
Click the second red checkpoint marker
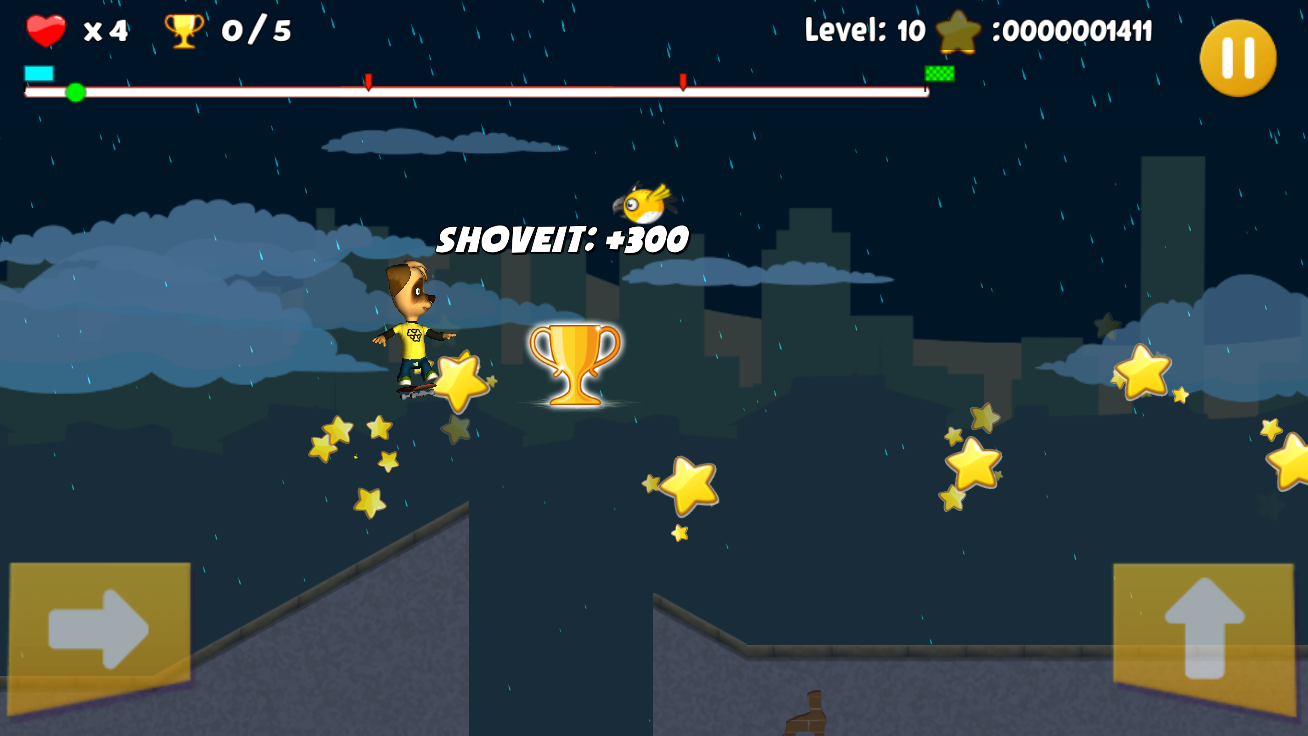681,82
